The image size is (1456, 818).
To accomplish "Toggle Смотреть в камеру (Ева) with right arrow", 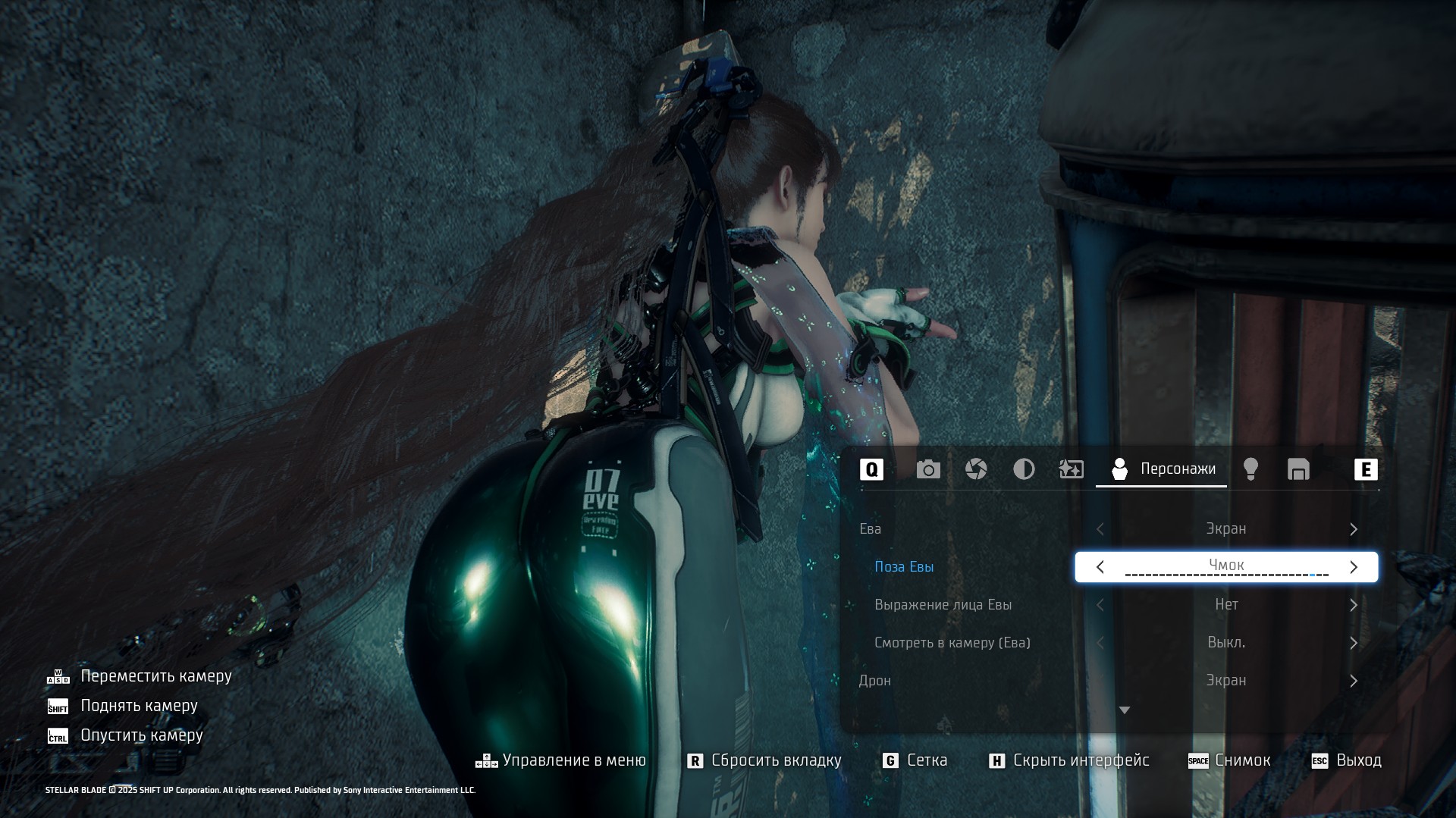I will 1354,643.
